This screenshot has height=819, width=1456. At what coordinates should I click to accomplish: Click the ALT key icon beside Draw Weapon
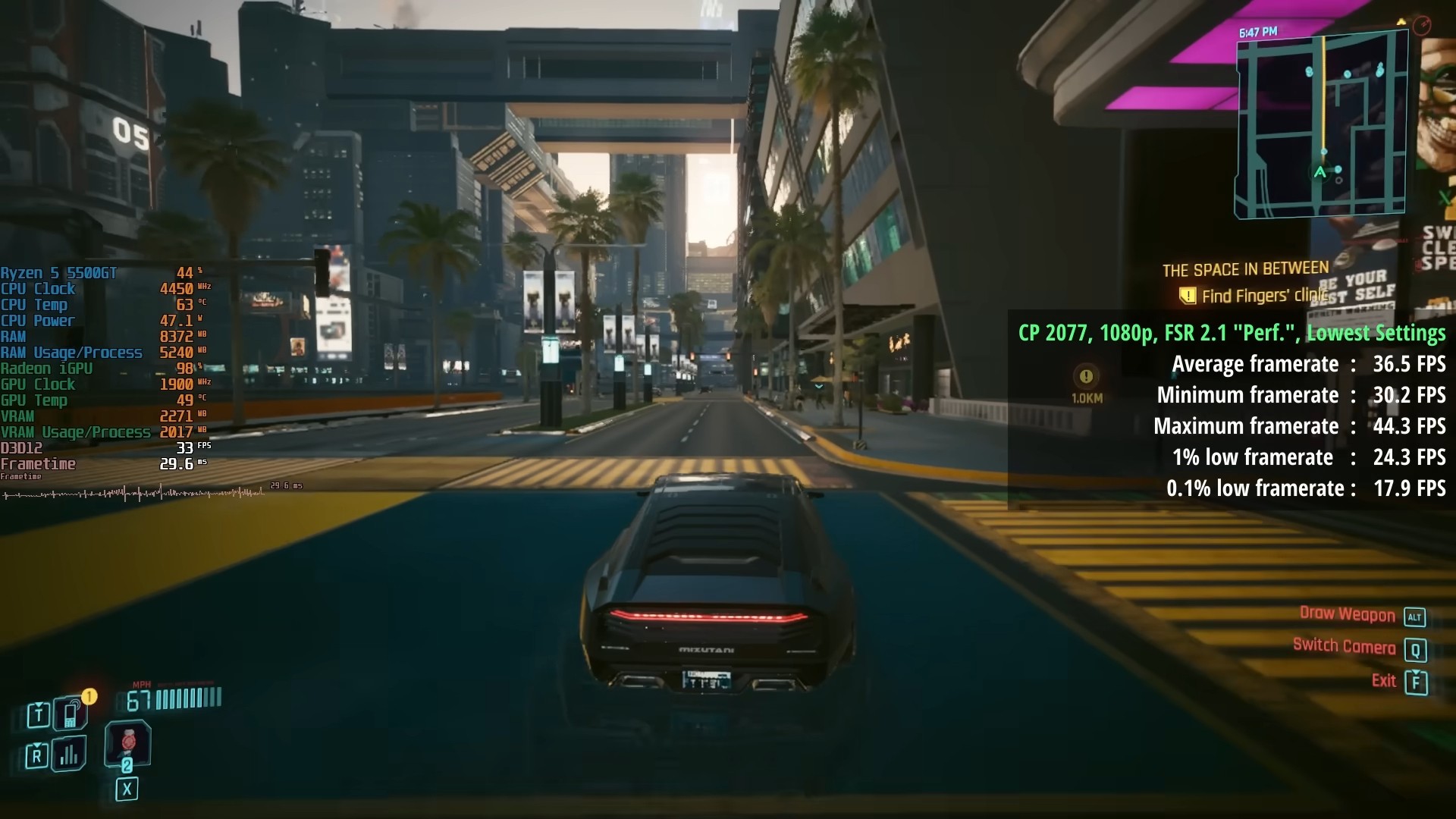click(1415, 617)
